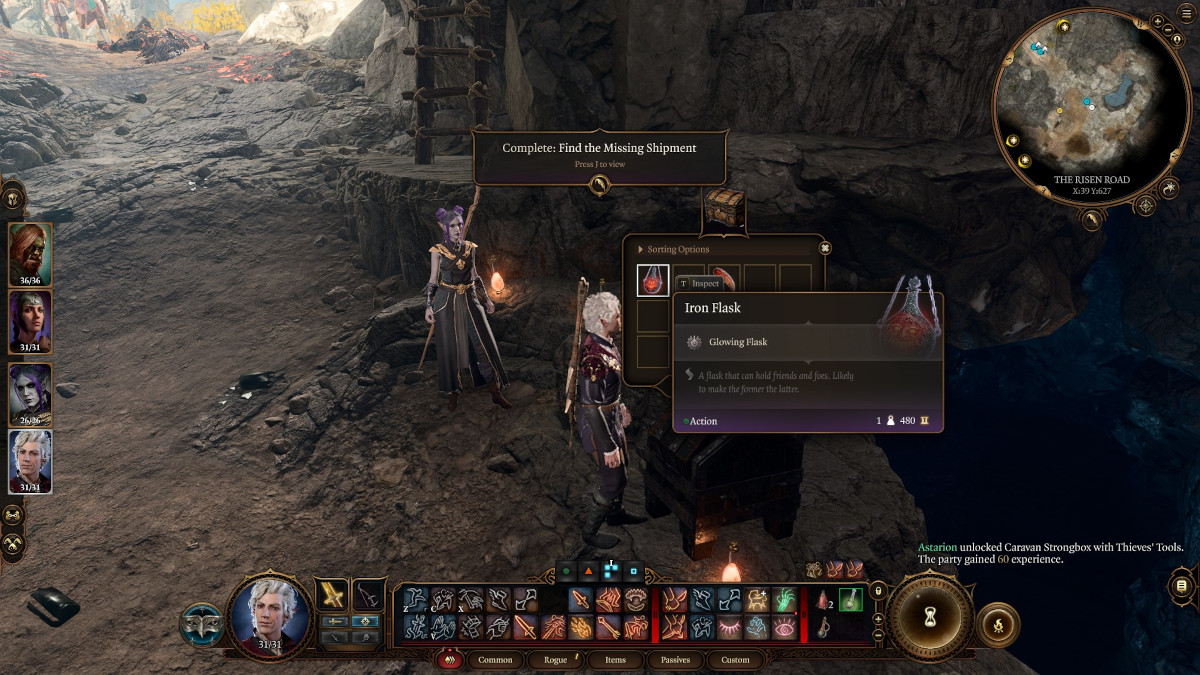This screenshot has height=675, width=1200.
Task: Show the Passives hotbar tab
Action: click(675, 660)
